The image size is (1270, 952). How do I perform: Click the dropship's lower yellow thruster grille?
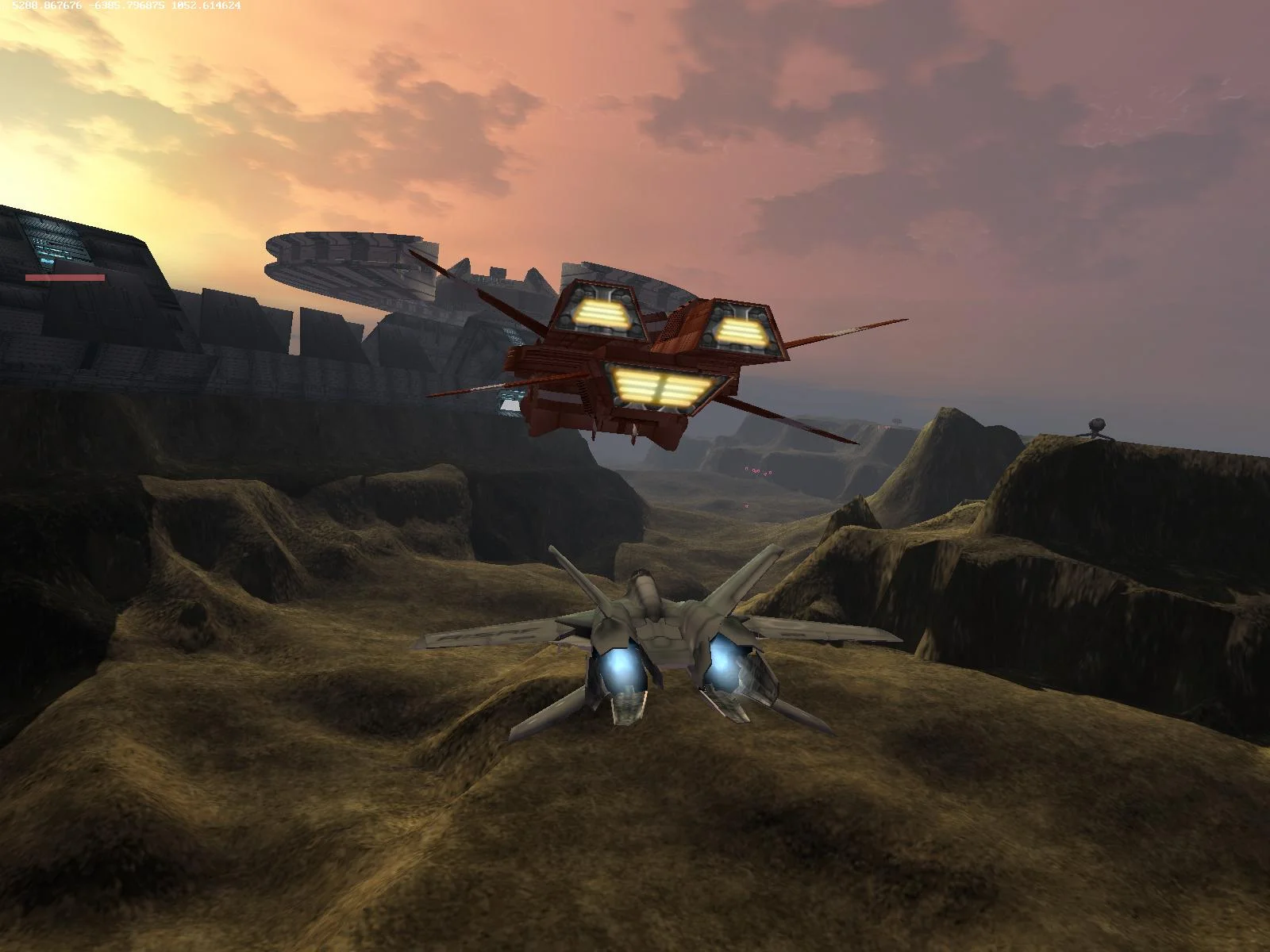(663, 386)
